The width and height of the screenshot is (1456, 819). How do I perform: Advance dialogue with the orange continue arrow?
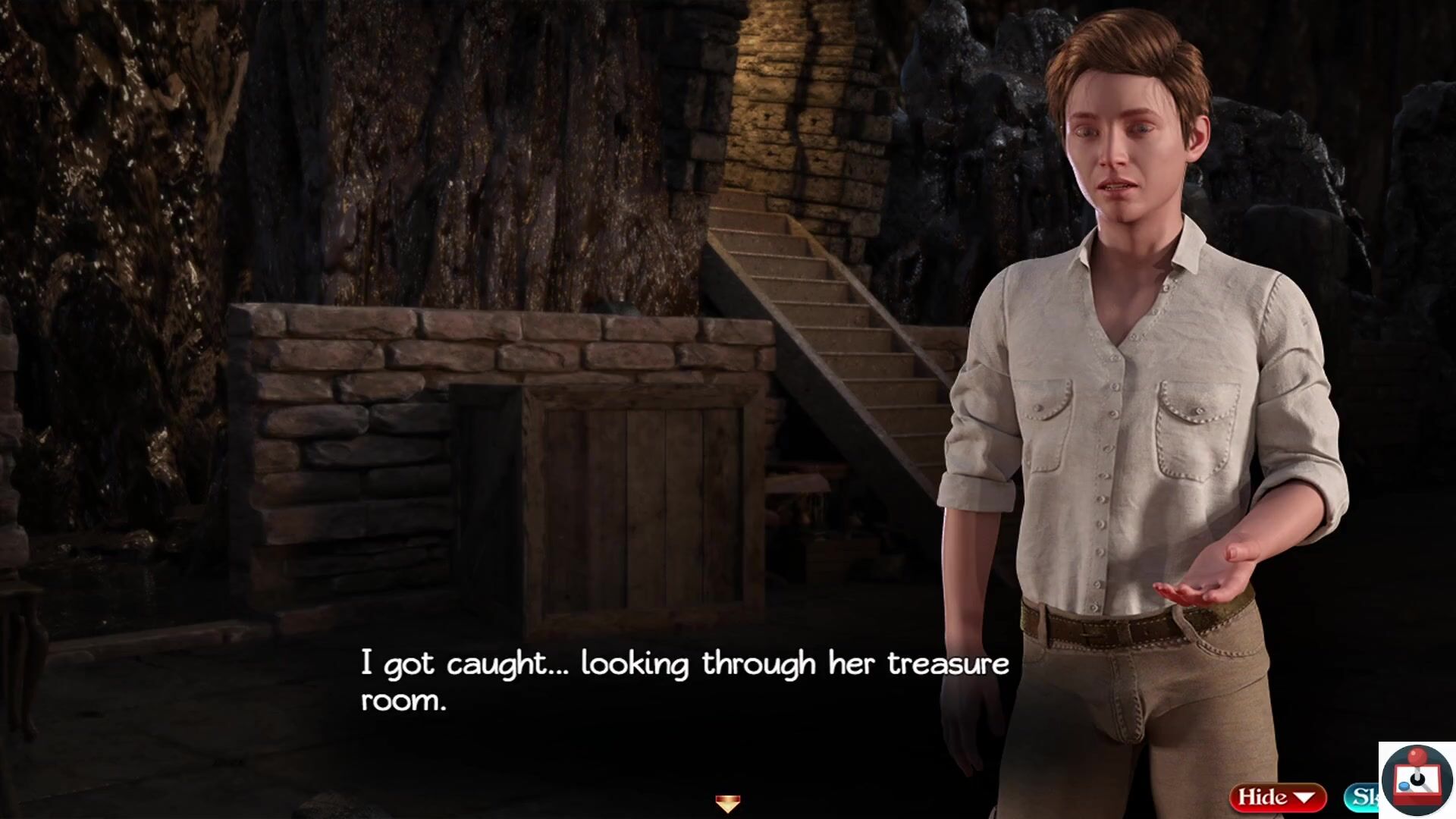(727, 803)
